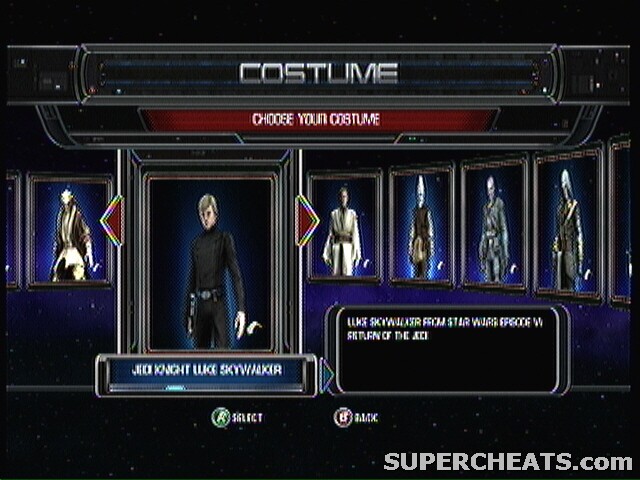The image size is (640, 480).
Task: Pick the brown-robed costume left of Luke
Action: click(69, 231)
